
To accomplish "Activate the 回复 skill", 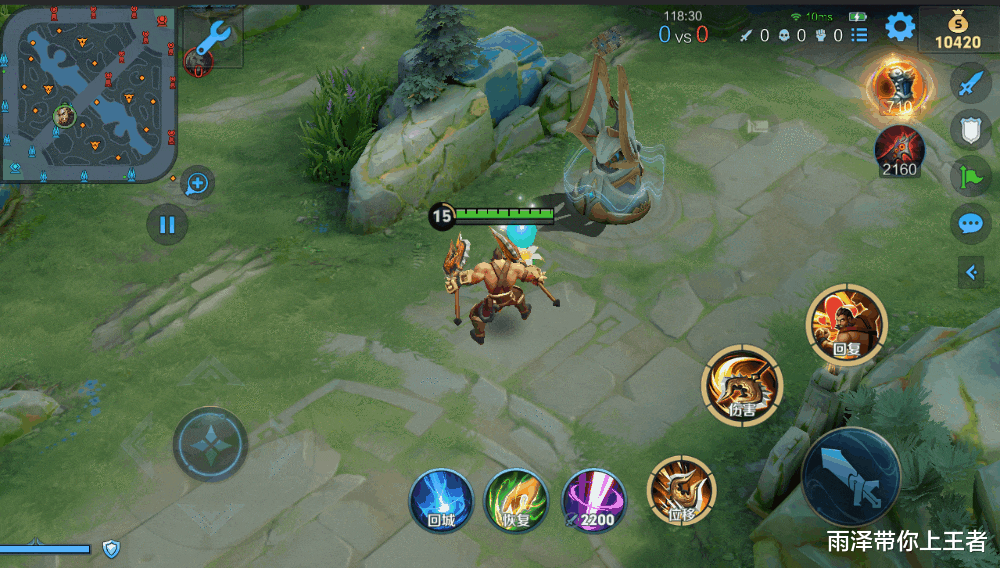I will (x=846, y=324).
